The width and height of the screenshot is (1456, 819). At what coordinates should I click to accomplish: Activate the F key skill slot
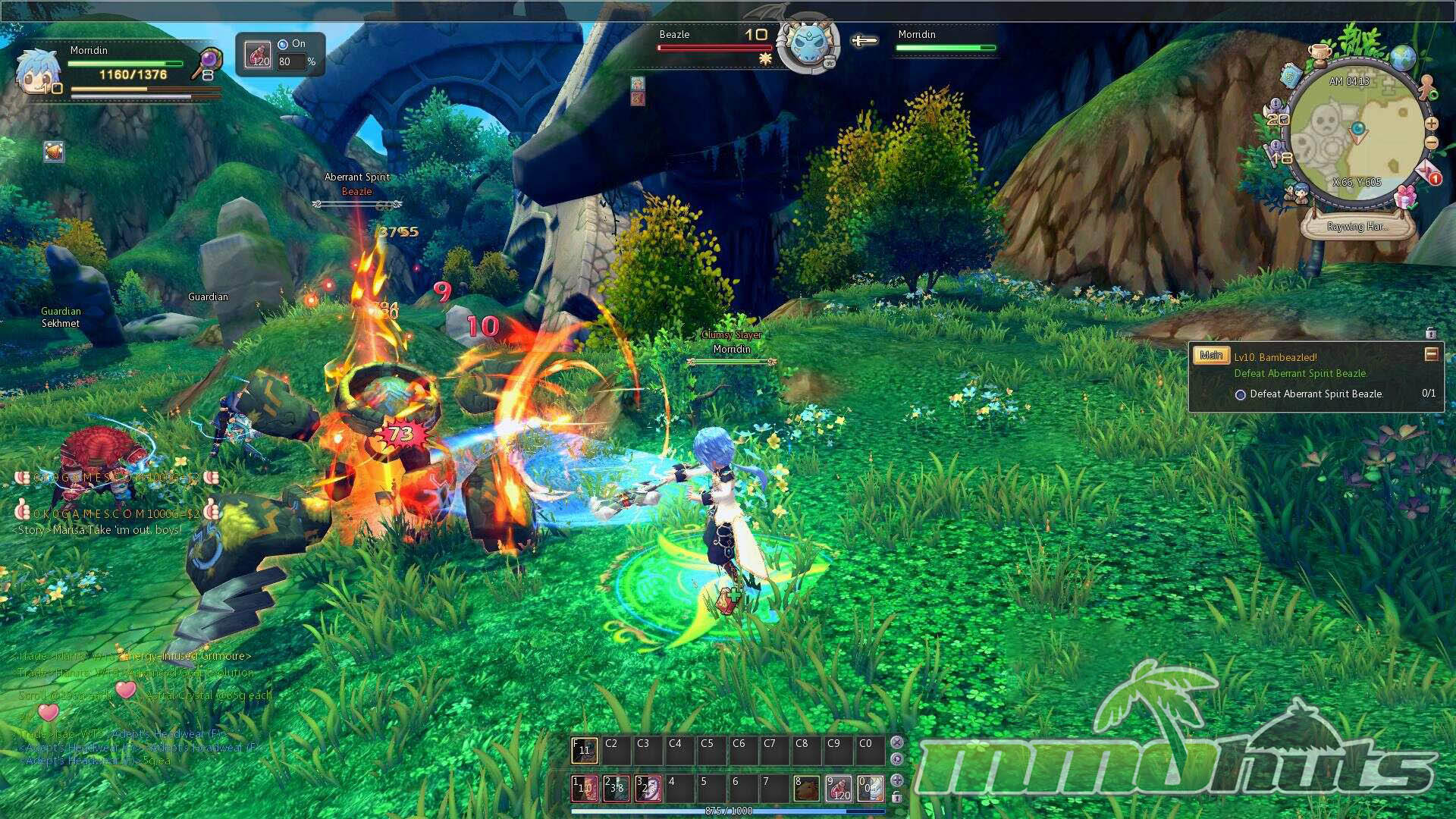584,751
